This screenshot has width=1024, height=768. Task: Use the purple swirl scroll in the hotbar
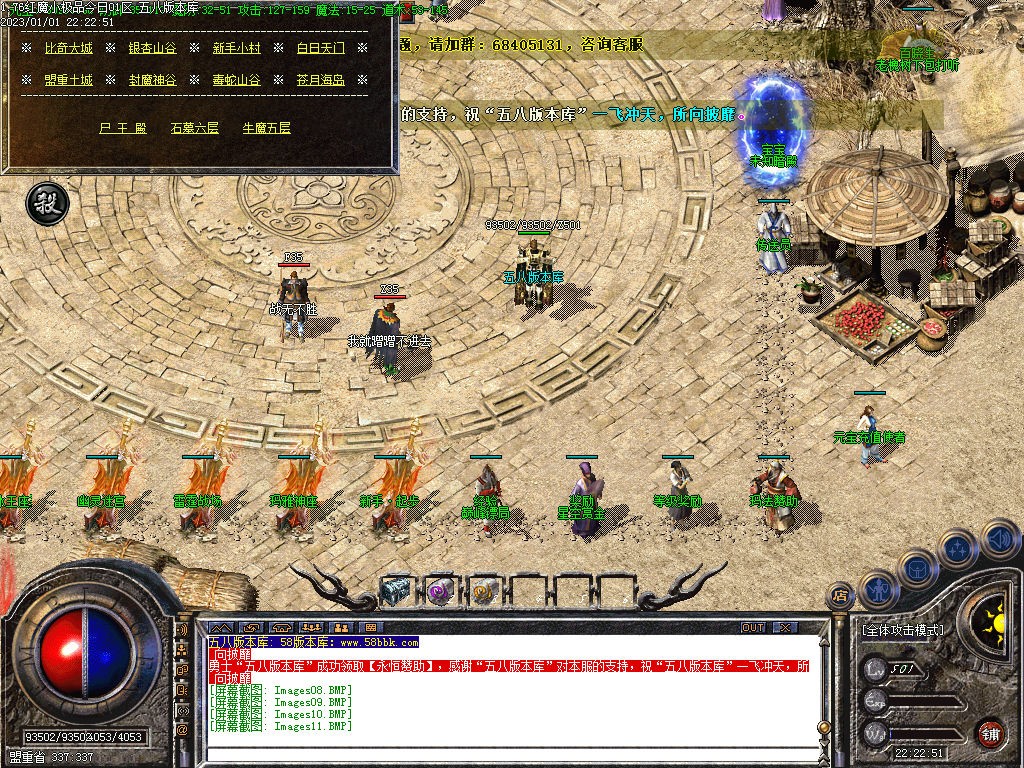440,591
